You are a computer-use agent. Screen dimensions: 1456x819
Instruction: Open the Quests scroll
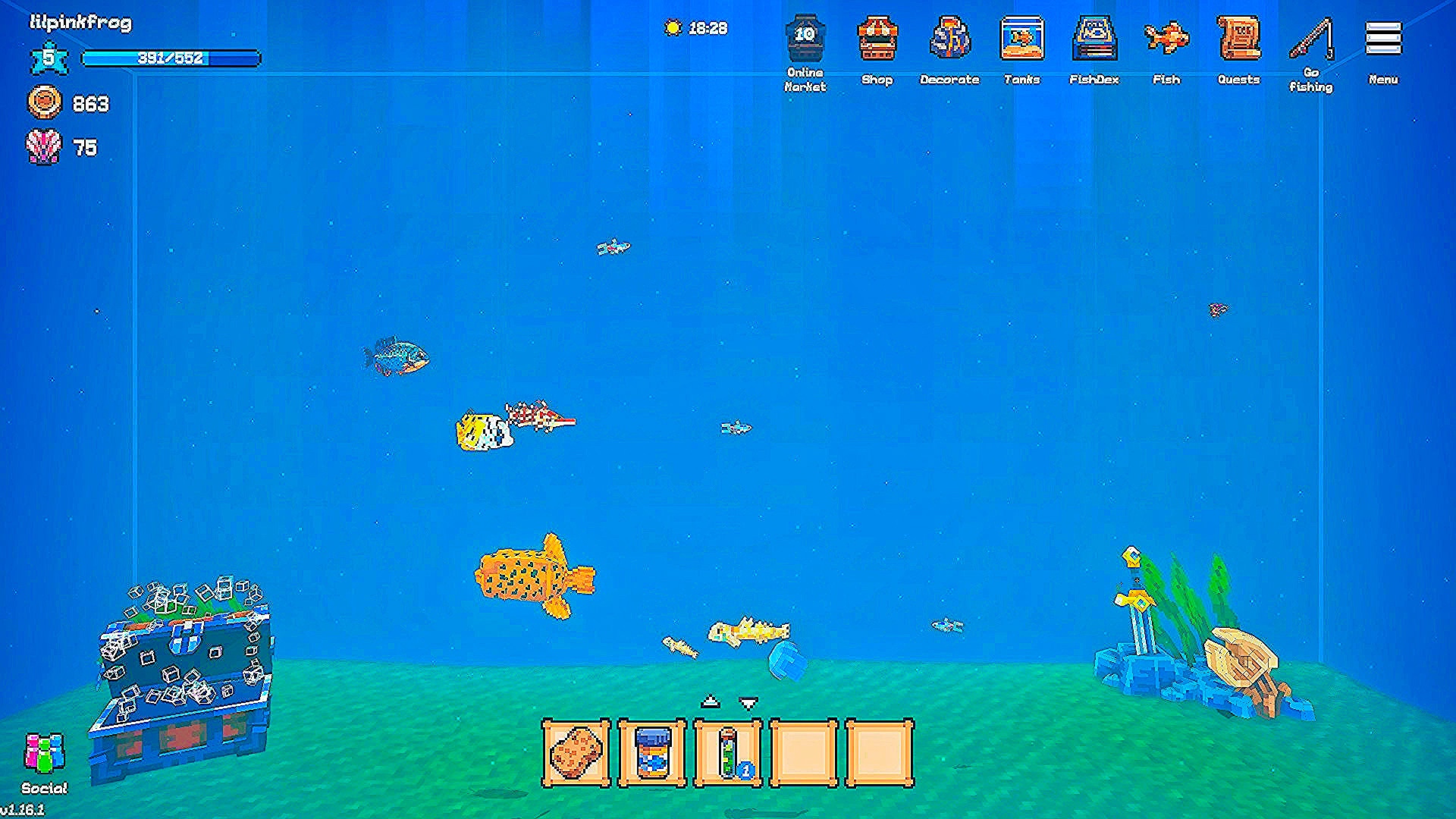pos(1238,39)
